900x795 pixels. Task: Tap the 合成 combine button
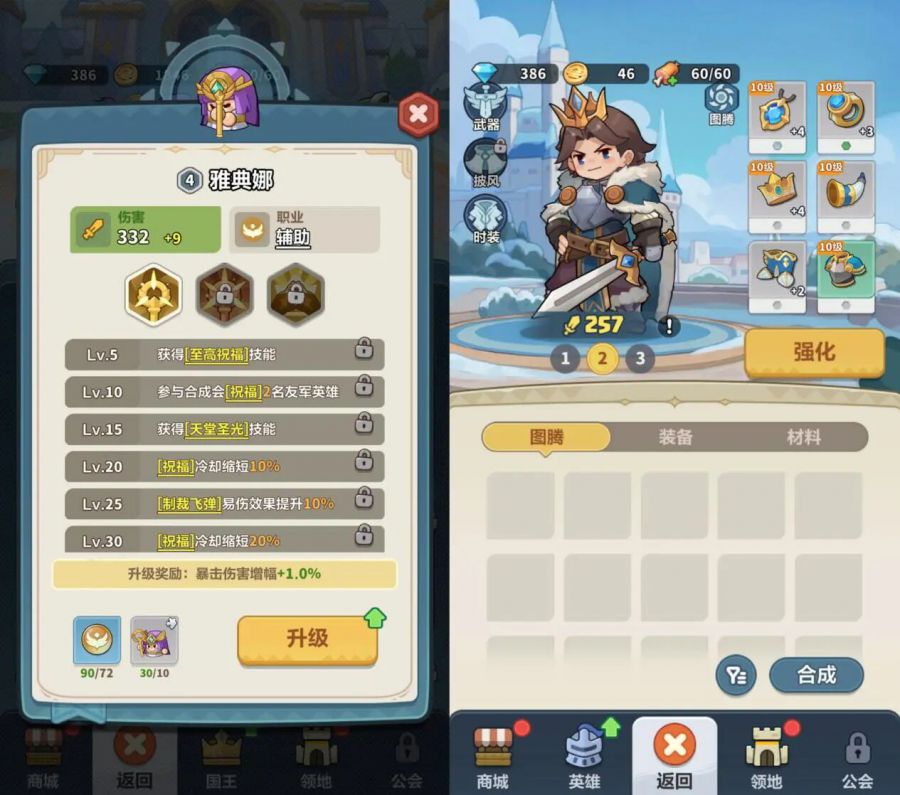tap(816, 675)
